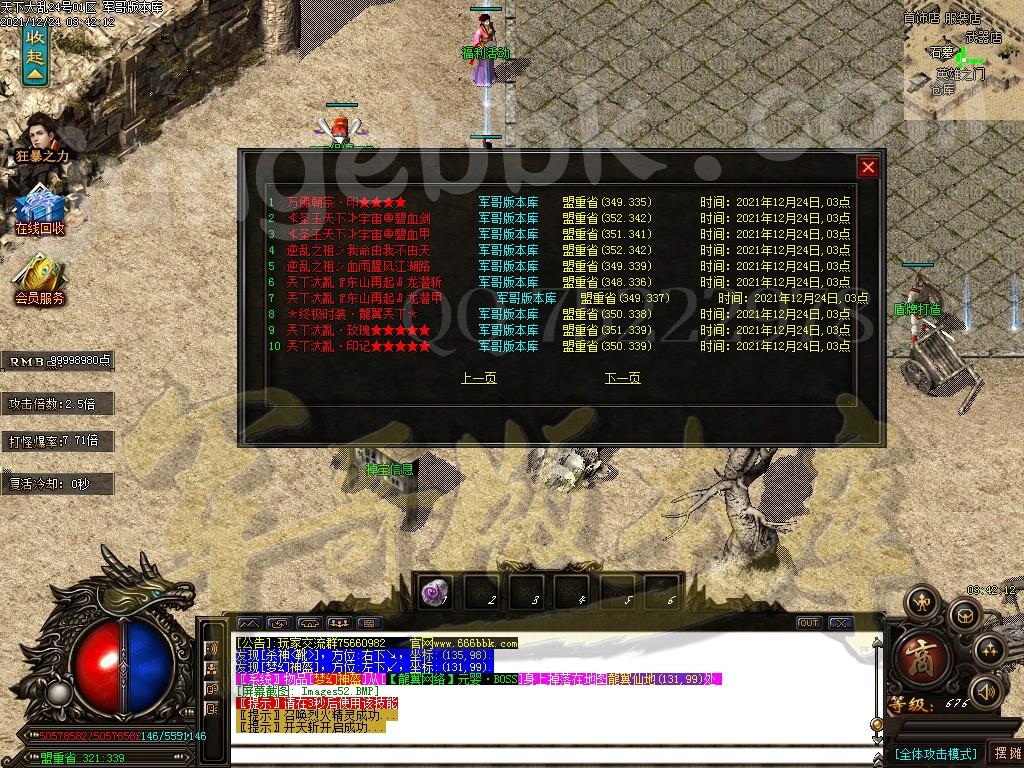Viewport: 1024px width, 768px height.
Task: Close the drop record window
Action: pos(868,167)
